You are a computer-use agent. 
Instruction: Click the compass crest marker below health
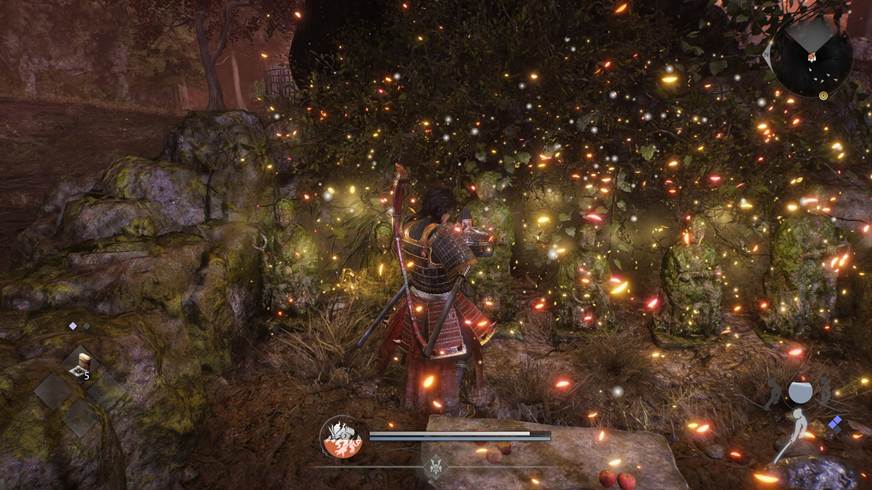coord(435,465)
